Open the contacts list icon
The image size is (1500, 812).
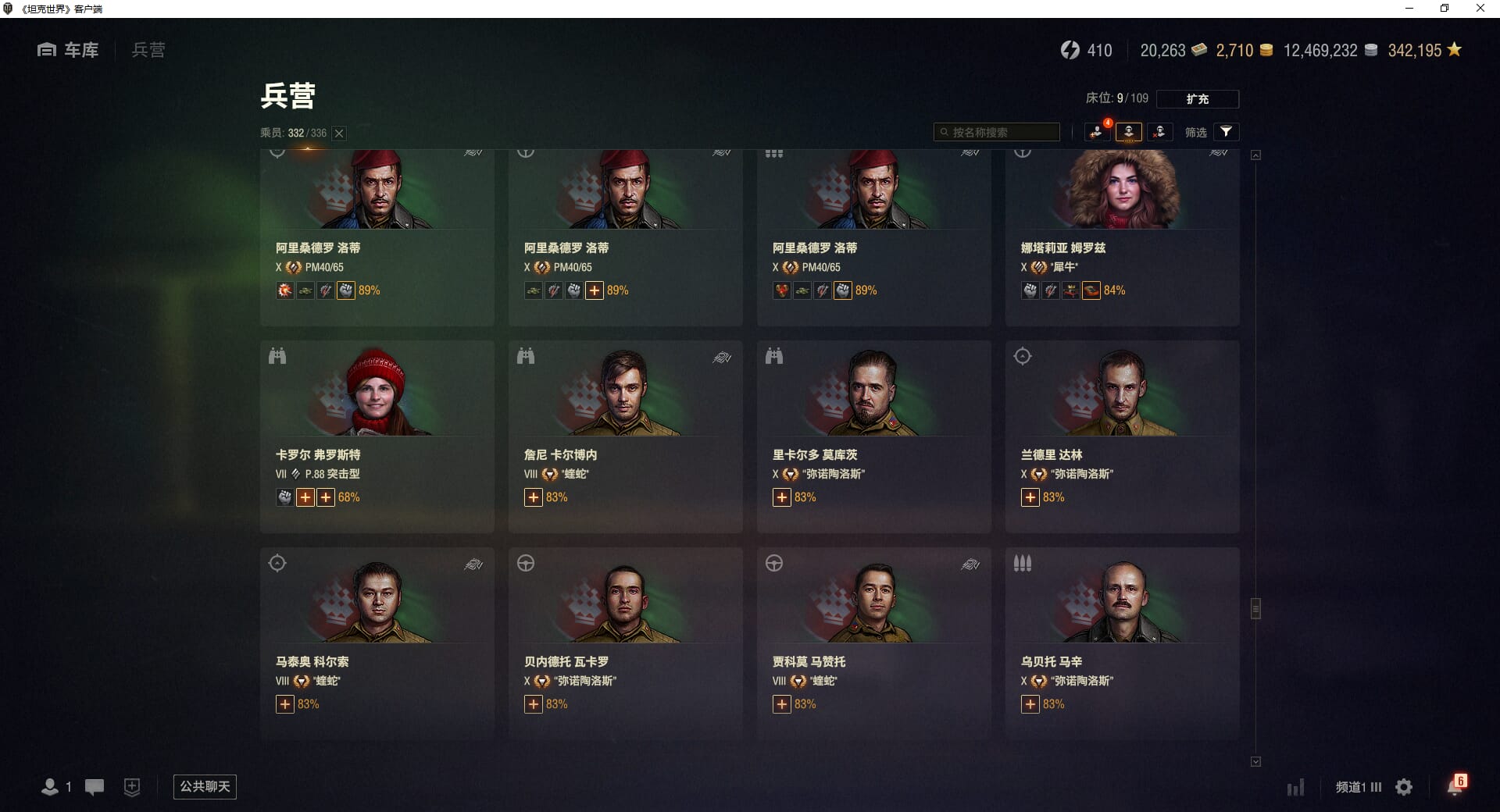click(x=51, y=787)
